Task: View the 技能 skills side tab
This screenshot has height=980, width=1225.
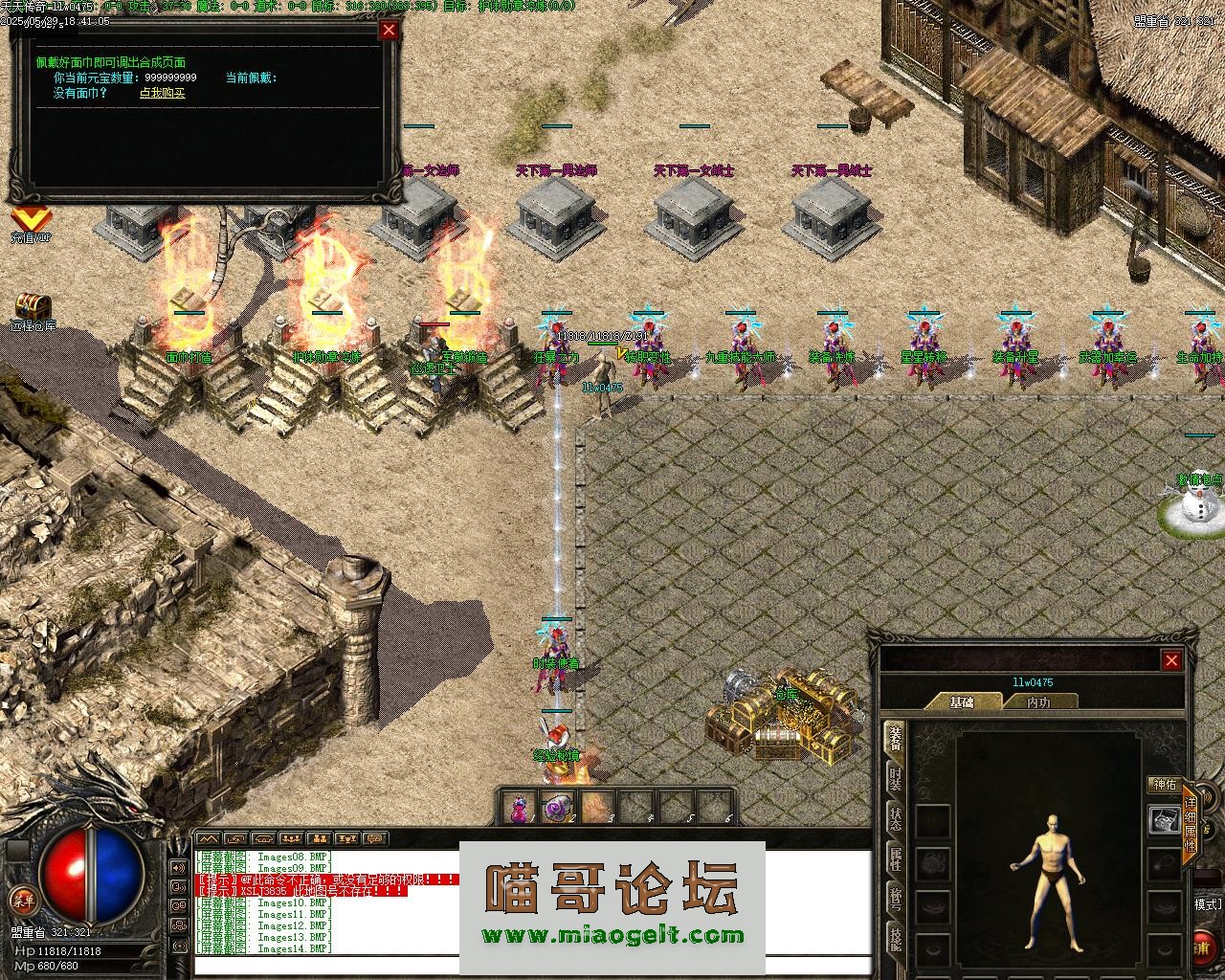Action: [x=895, y=940]
